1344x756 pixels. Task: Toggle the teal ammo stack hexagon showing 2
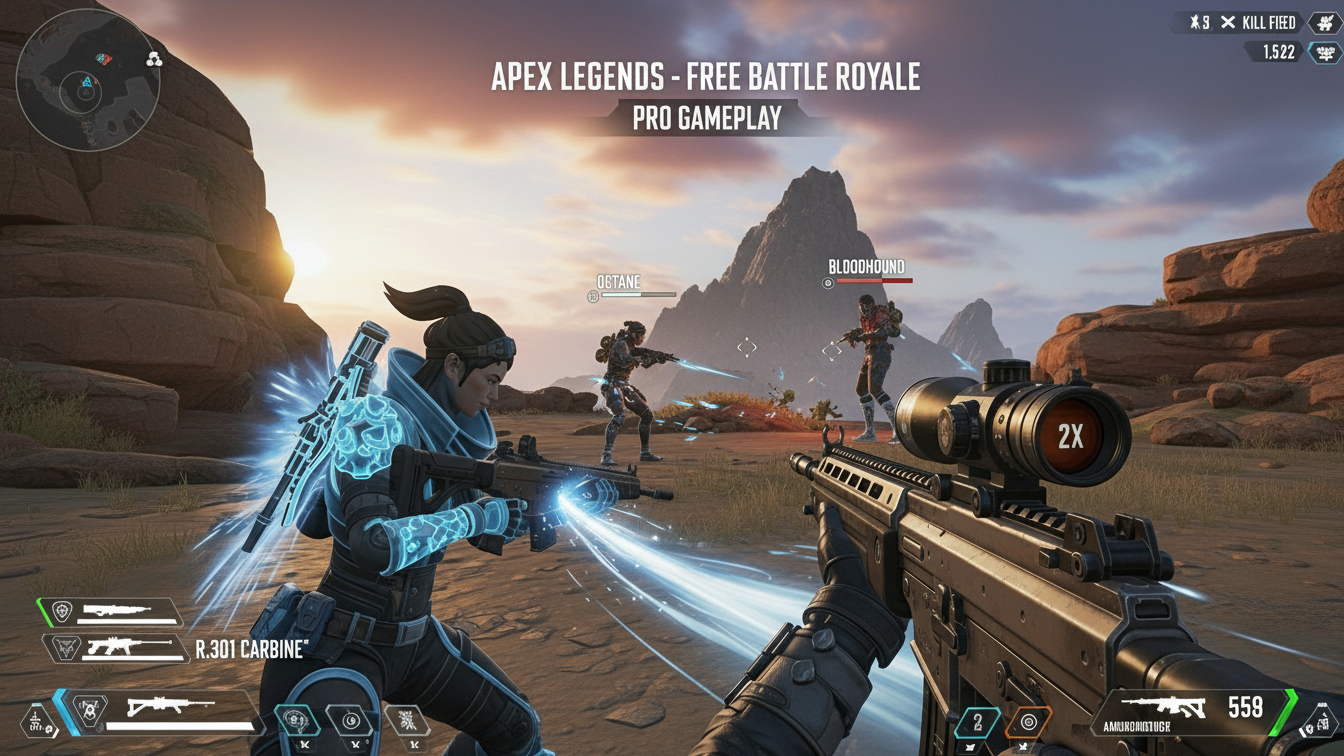click(979, 720)
